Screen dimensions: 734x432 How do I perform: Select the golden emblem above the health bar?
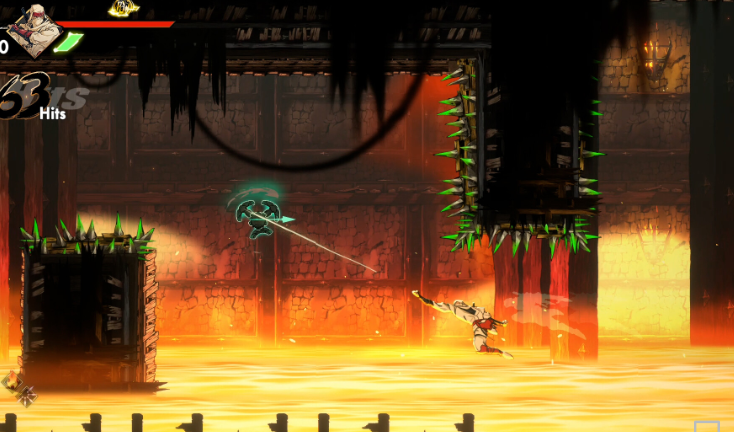pyautogui.click(x=124, y=9)
